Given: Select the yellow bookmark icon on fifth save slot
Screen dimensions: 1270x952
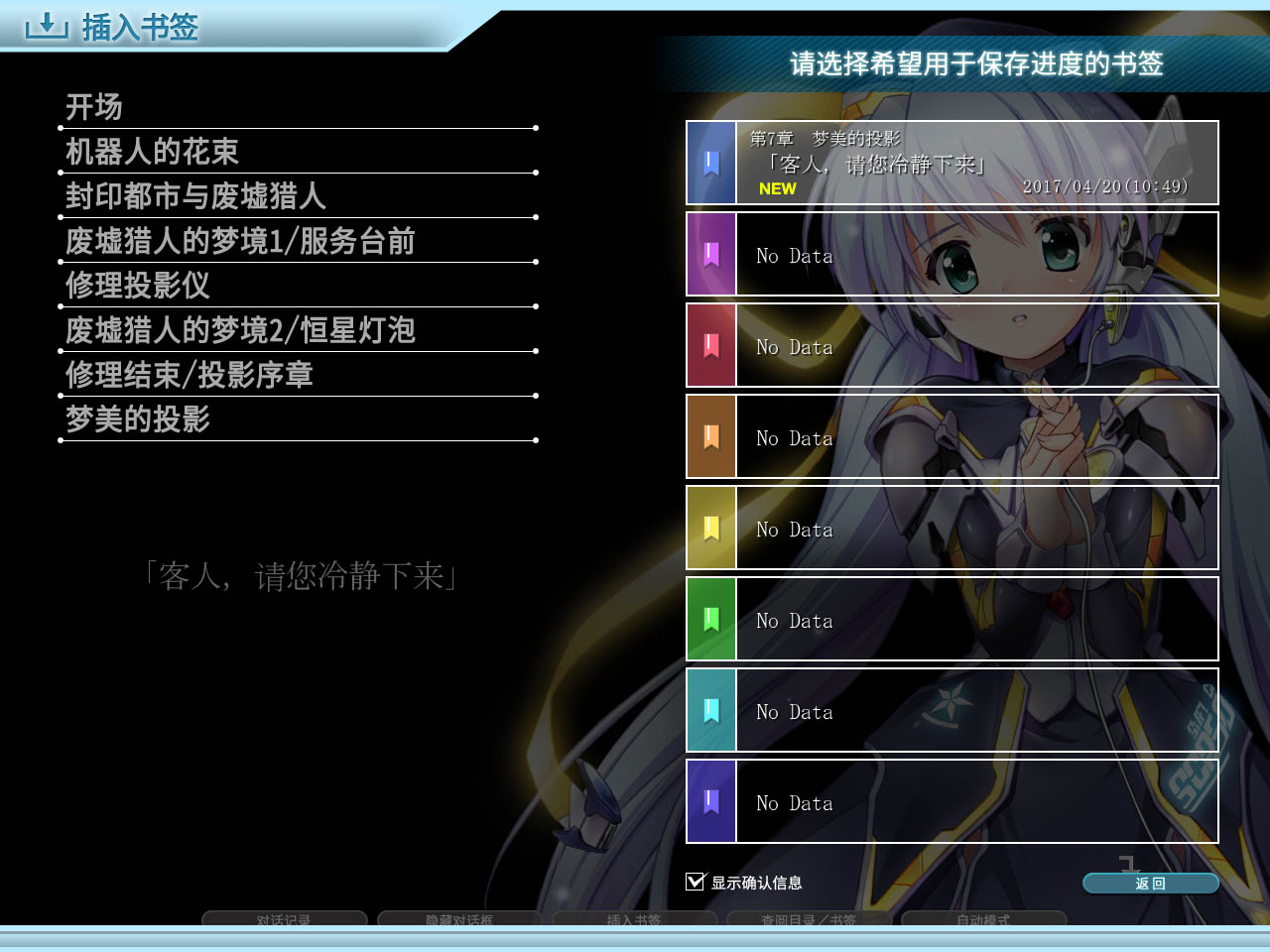Looking at the screenshot, I should pos(710,528).
